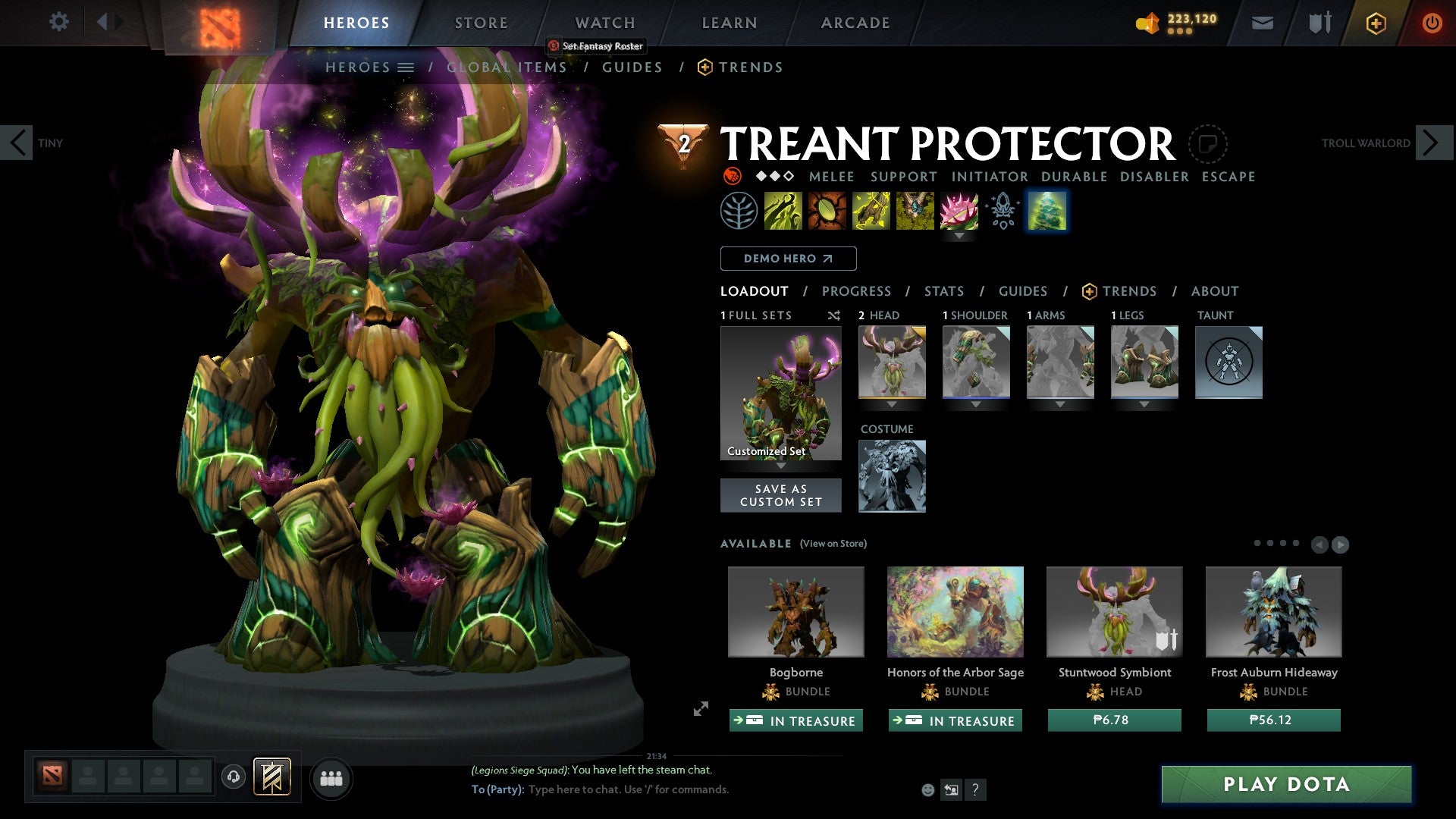The image size is (1456, 819).
Task: Expand the Shoulder slot dropdown chevron
Action: pos(976,404)
